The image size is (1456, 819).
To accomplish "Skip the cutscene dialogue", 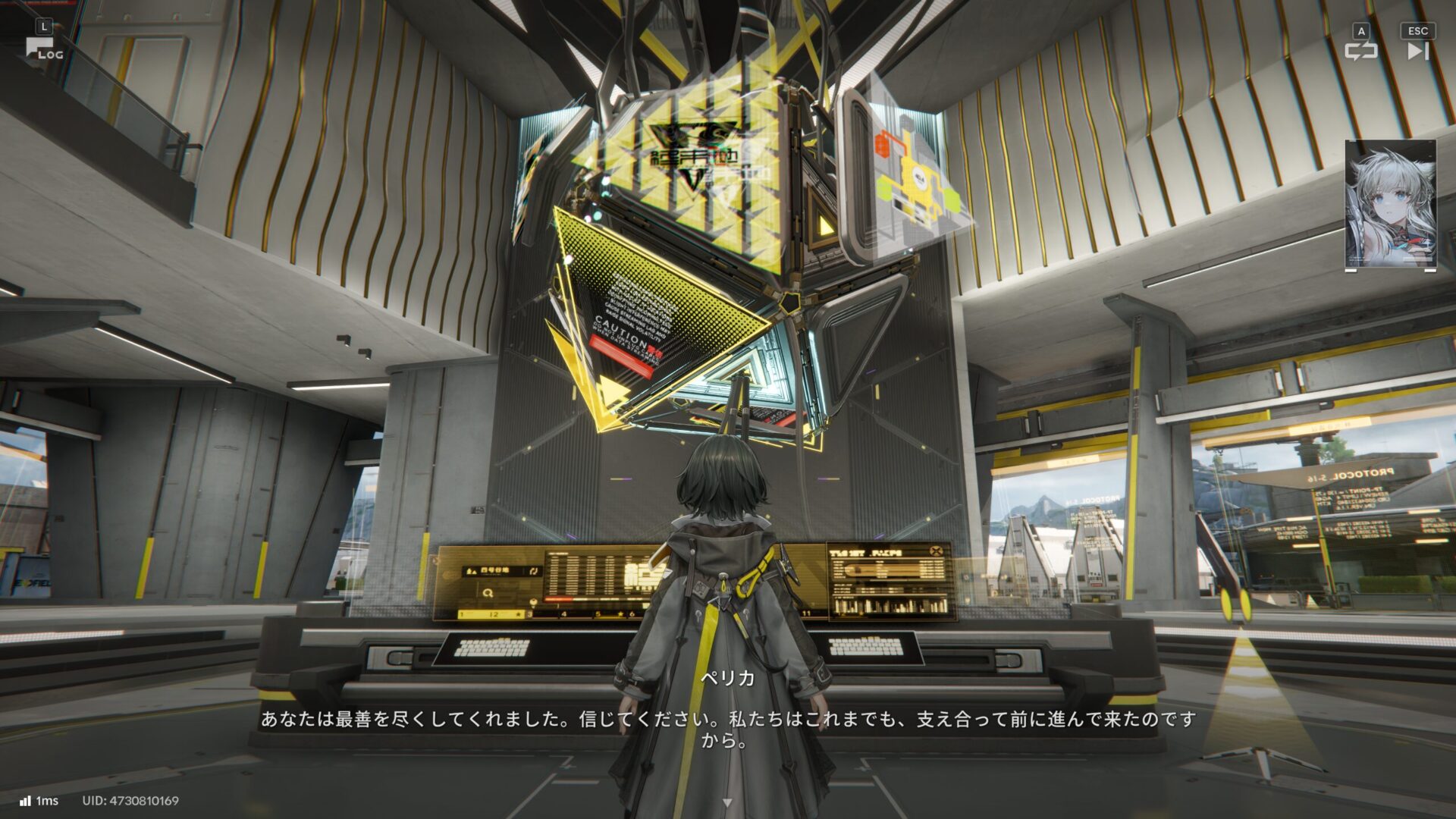I will (x=1417, y=50).
